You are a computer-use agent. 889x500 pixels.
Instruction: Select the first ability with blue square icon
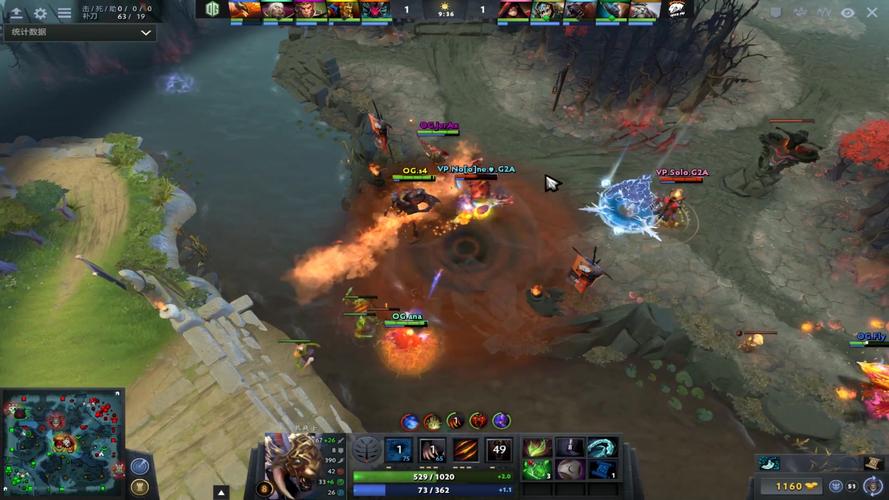[399, 450]
